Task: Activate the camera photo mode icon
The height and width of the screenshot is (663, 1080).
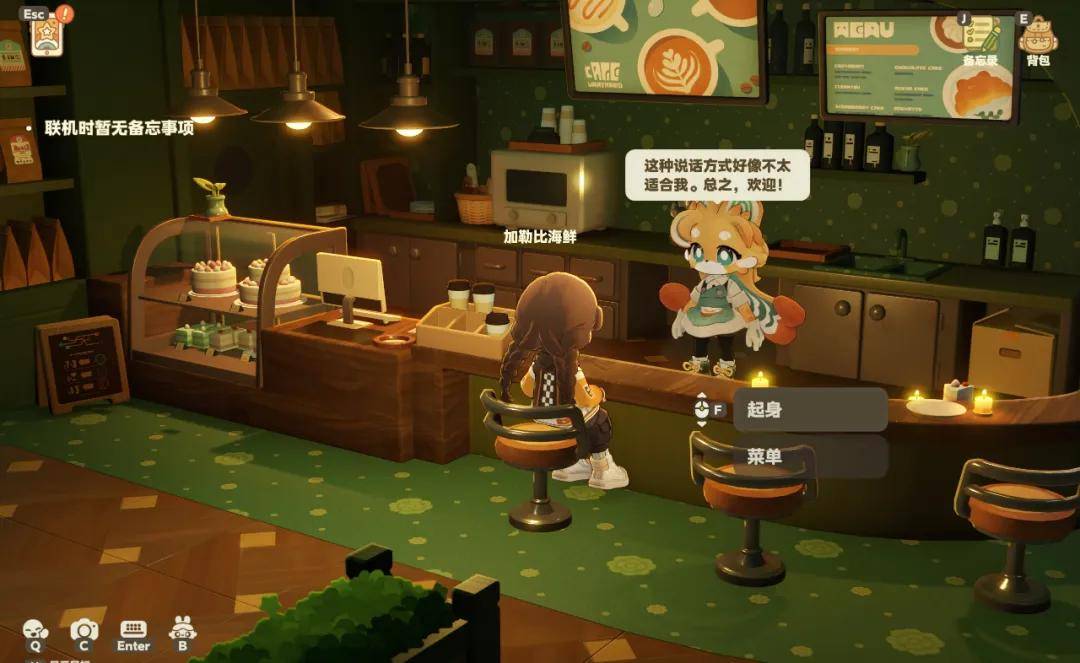Action: pos(84,630)
